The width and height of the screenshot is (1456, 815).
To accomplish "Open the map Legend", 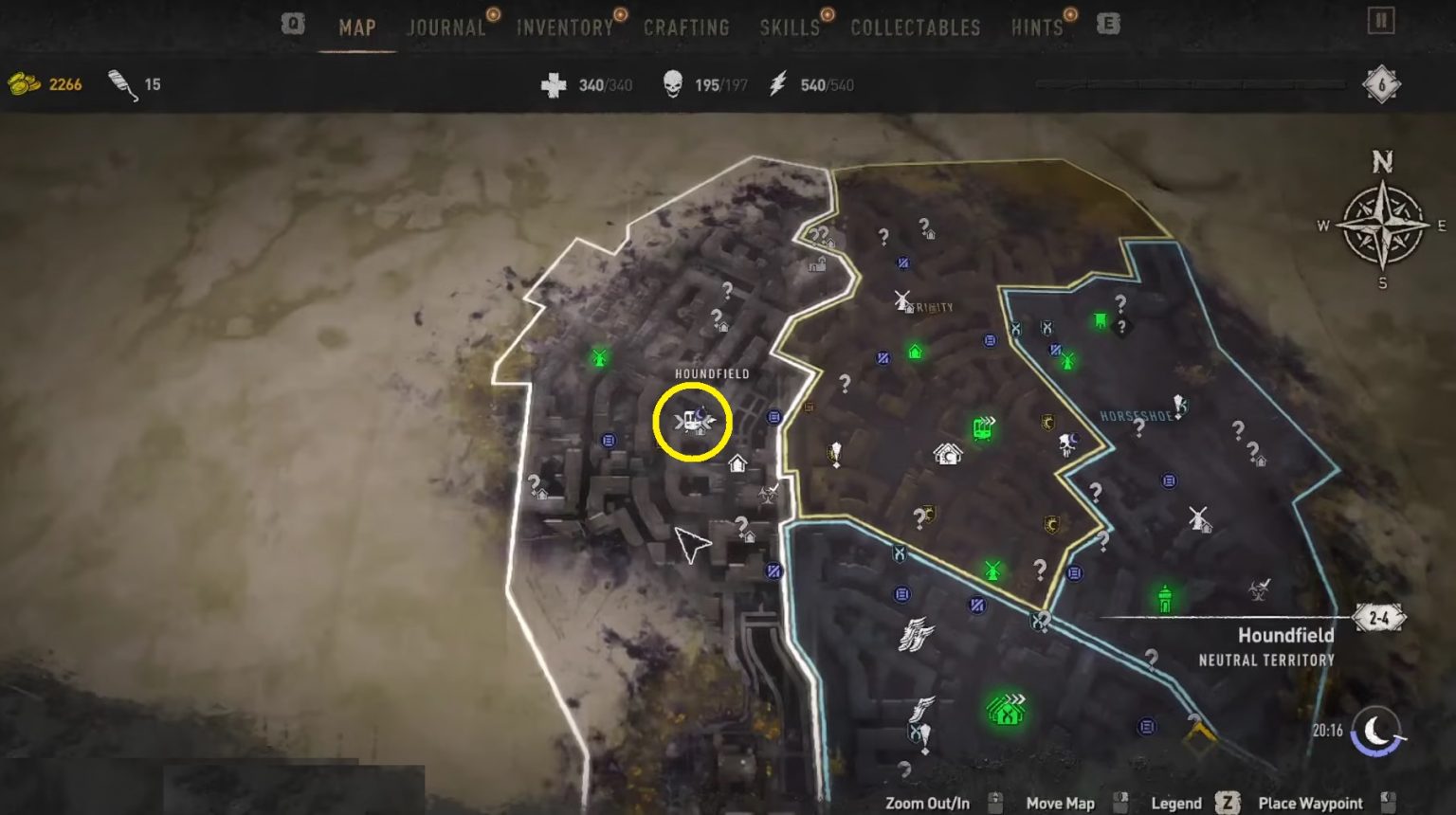I will point(1175,803).
